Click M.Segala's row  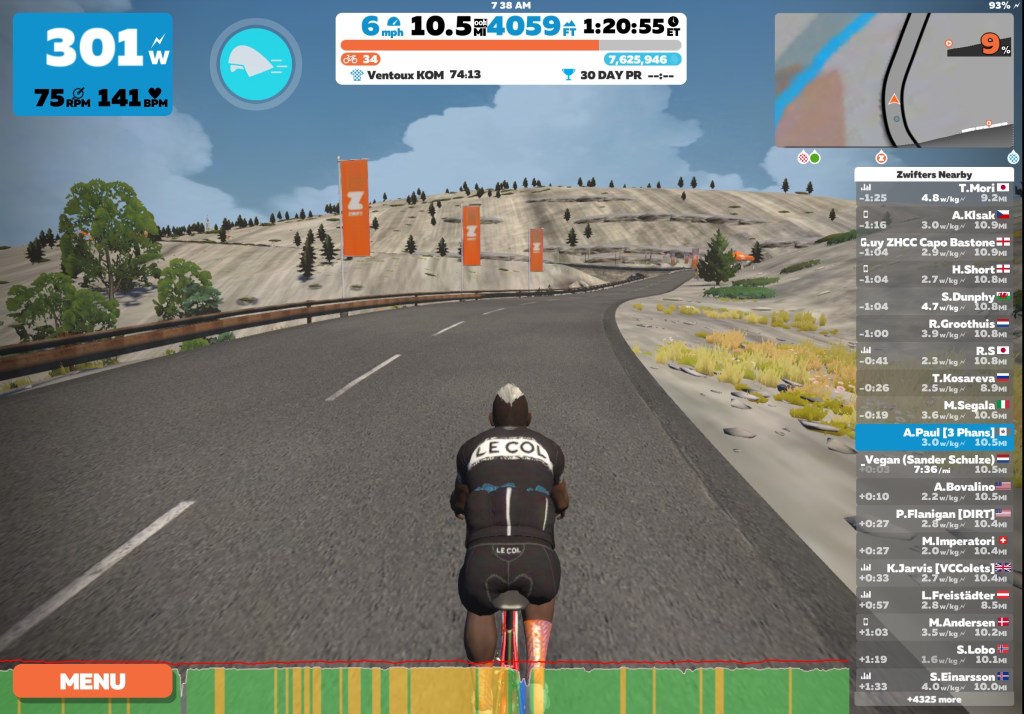coord(934,410)
